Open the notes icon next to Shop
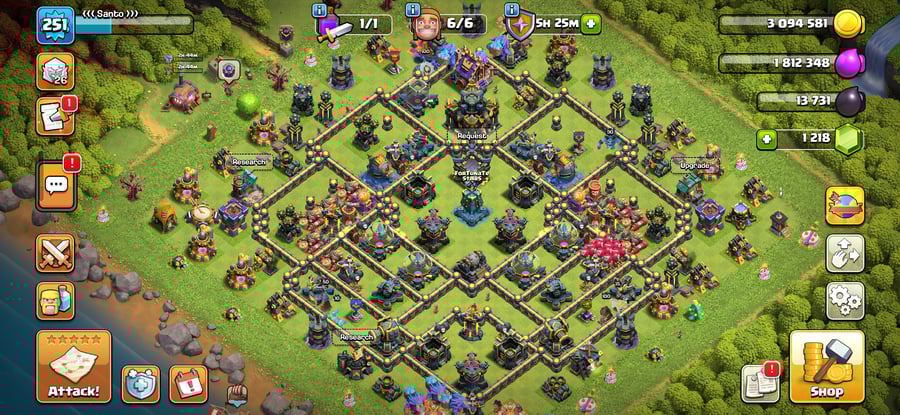The height and width of the screenshot is (415, 900). coord(760,383)
